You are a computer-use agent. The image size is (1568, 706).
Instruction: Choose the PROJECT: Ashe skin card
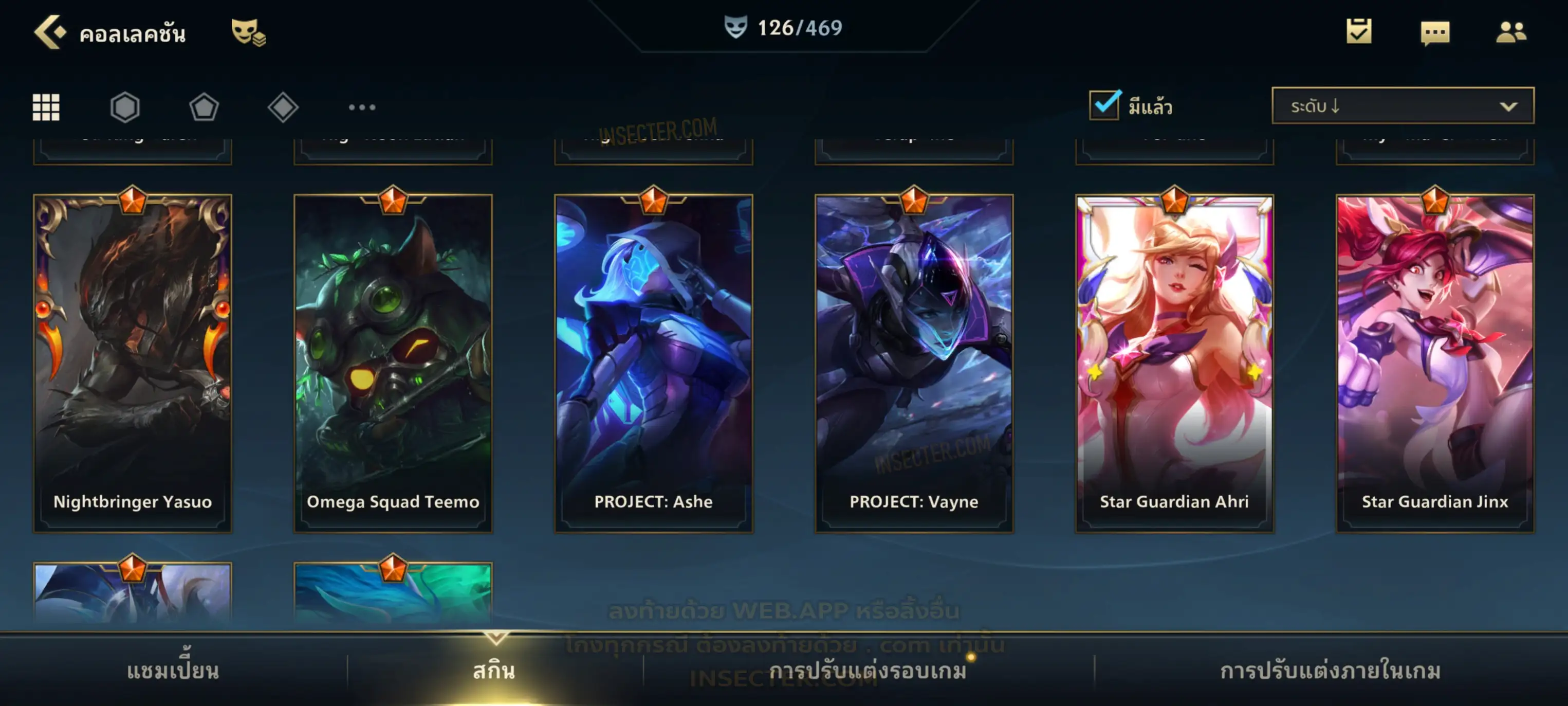click(x=654, y=363)
